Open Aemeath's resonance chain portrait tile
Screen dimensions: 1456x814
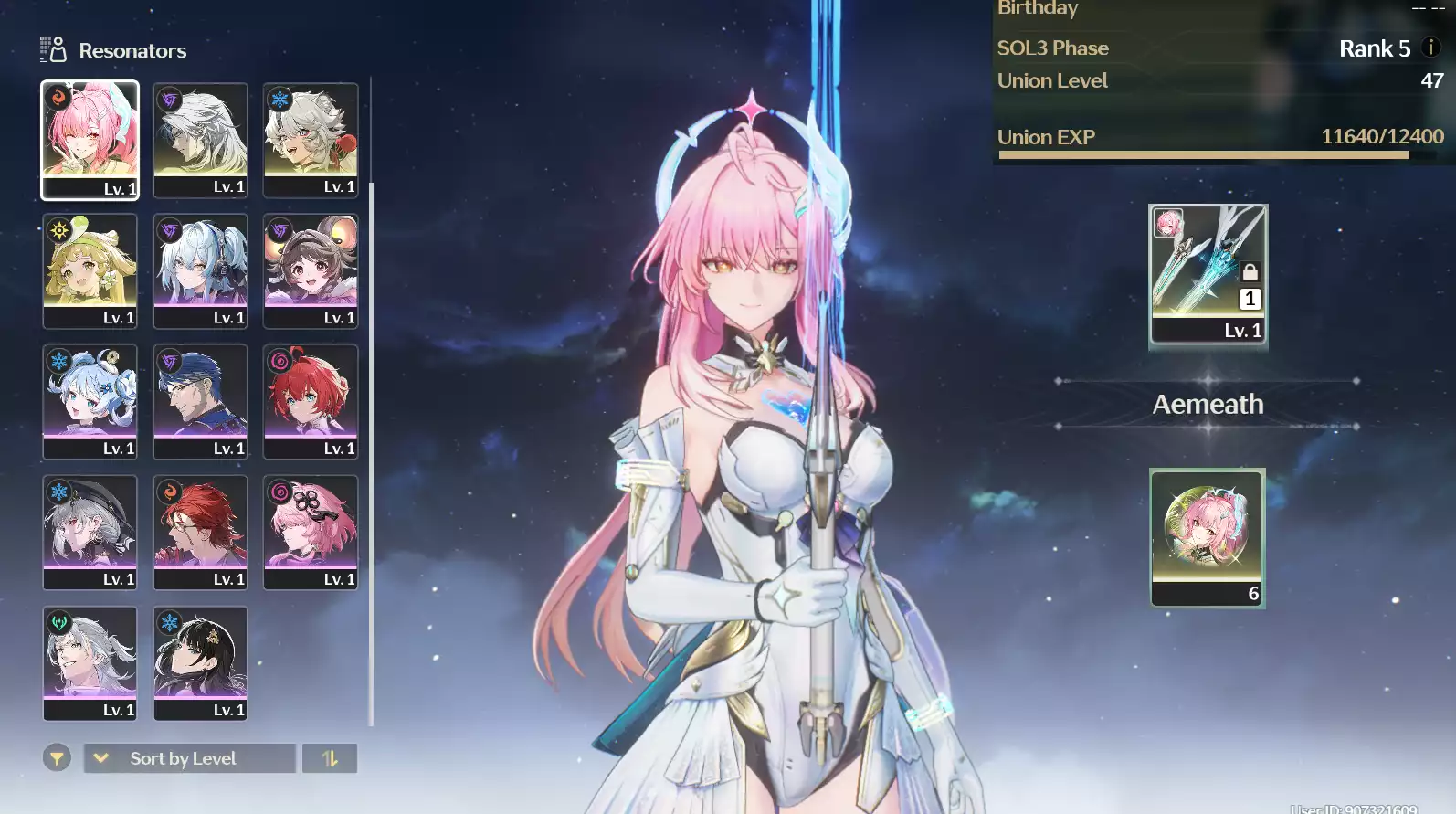pyautogui.click(x=1208, y=537)
